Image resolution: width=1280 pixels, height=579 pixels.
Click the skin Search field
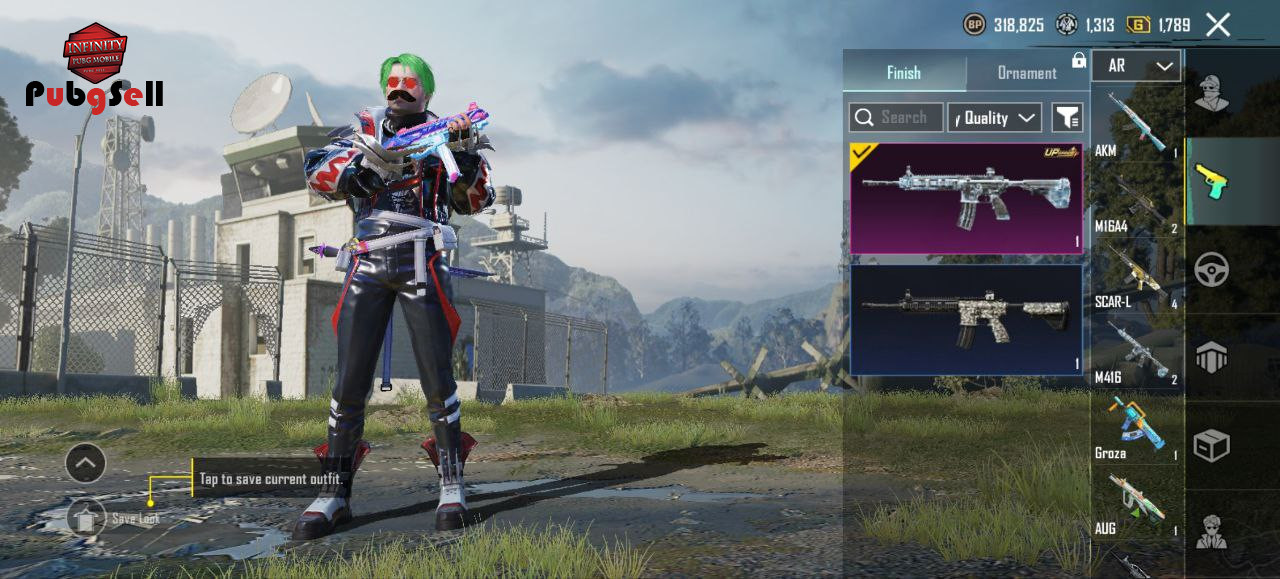896,118
